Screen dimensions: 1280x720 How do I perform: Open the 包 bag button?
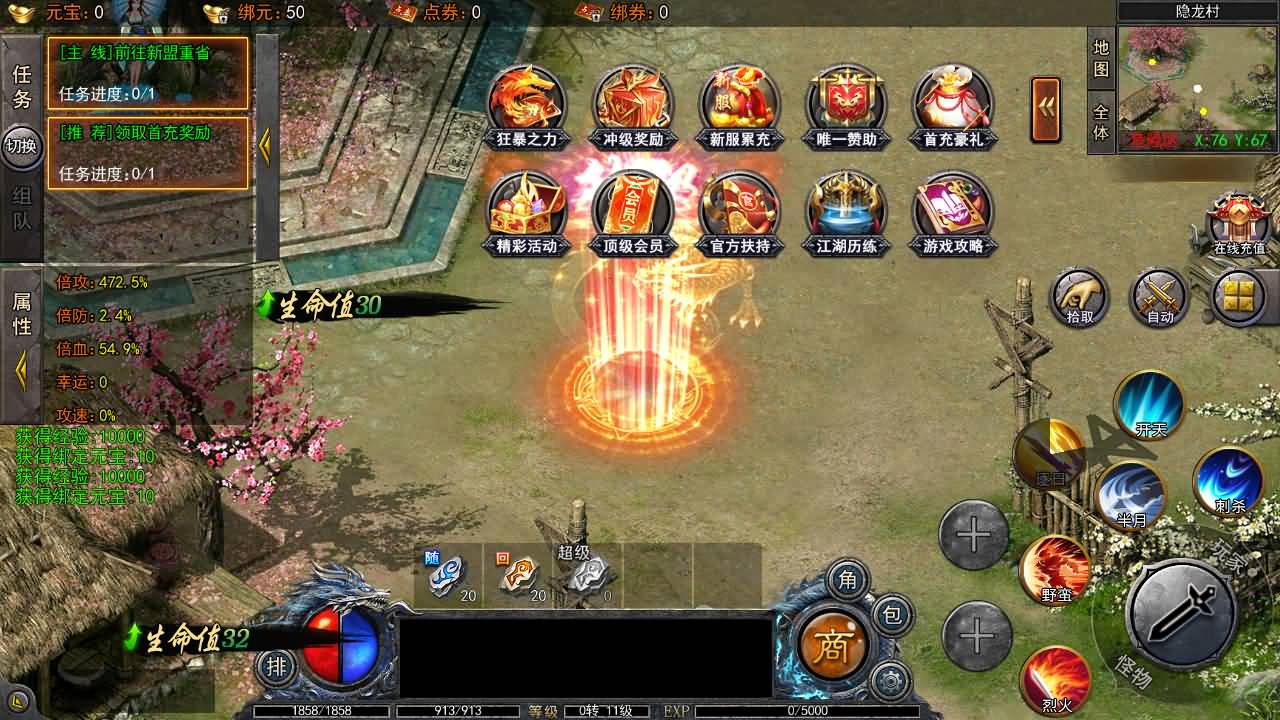891,614
